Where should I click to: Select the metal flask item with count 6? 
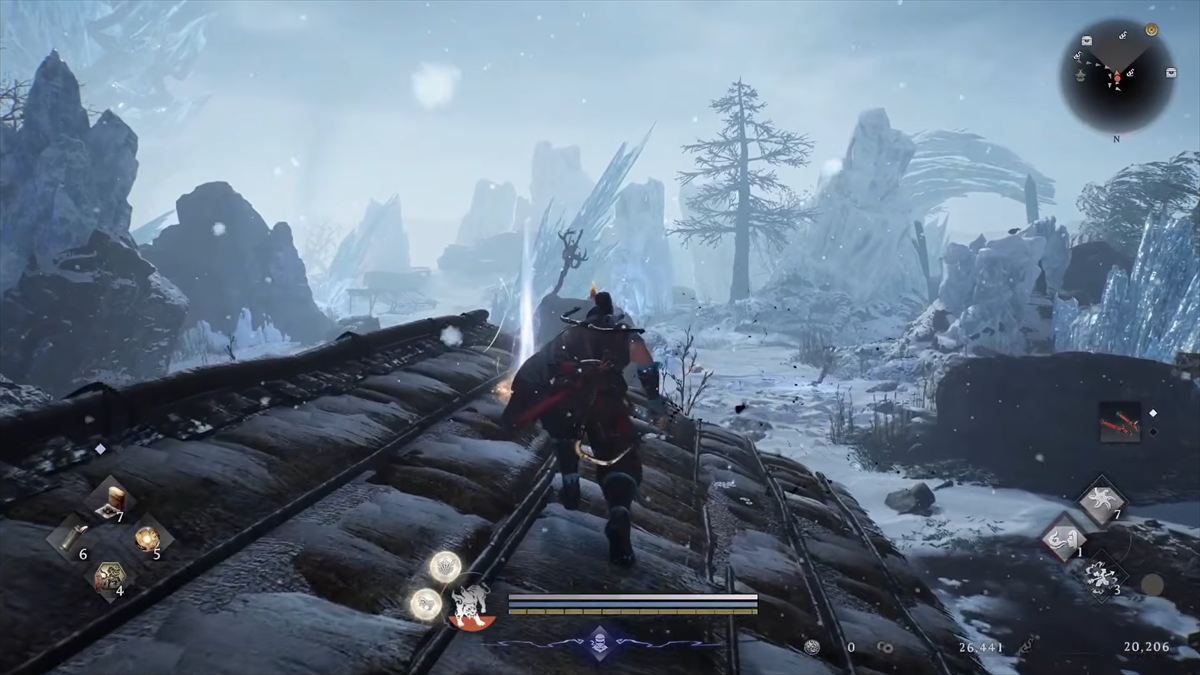coord(69,539)
